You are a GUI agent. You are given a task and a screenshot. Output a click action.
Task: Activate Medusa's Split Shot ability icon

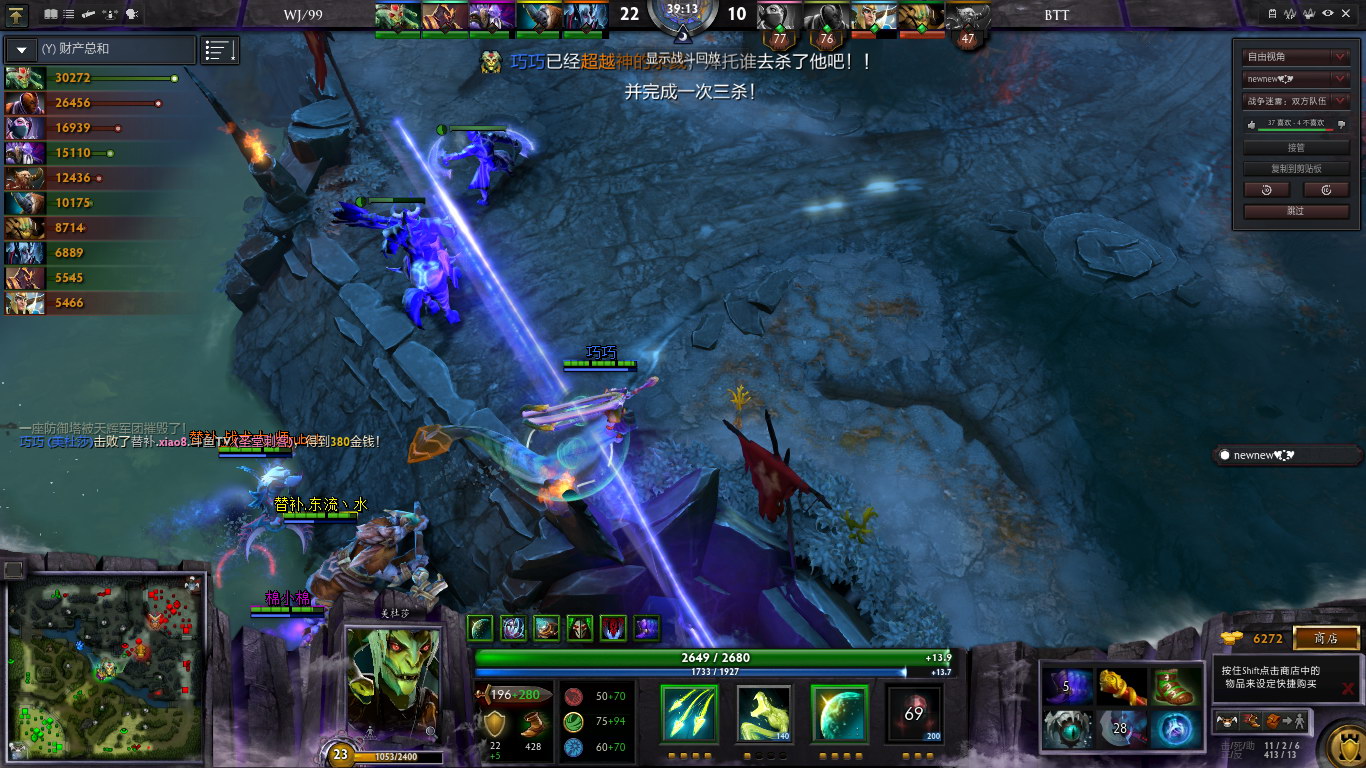[689, 714]
